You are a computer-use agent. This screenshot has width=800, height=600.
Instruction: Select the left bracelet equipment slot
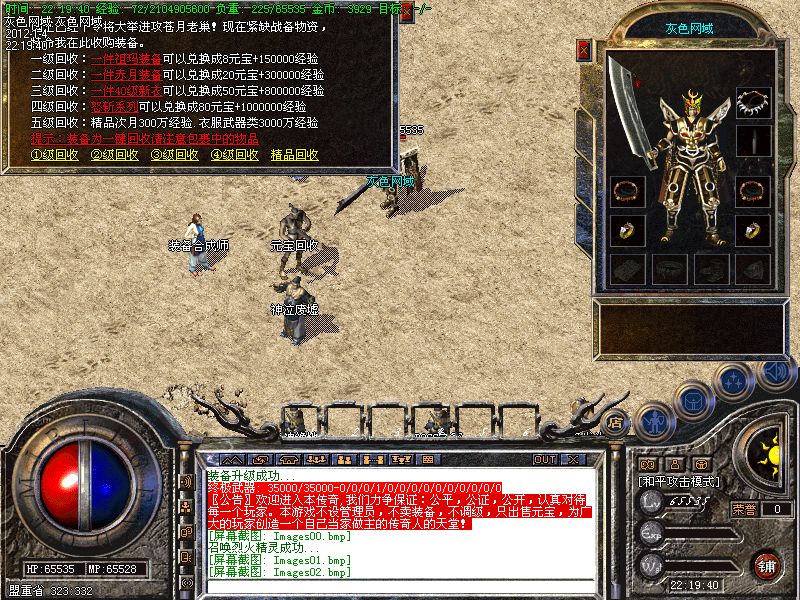(627, 190)
